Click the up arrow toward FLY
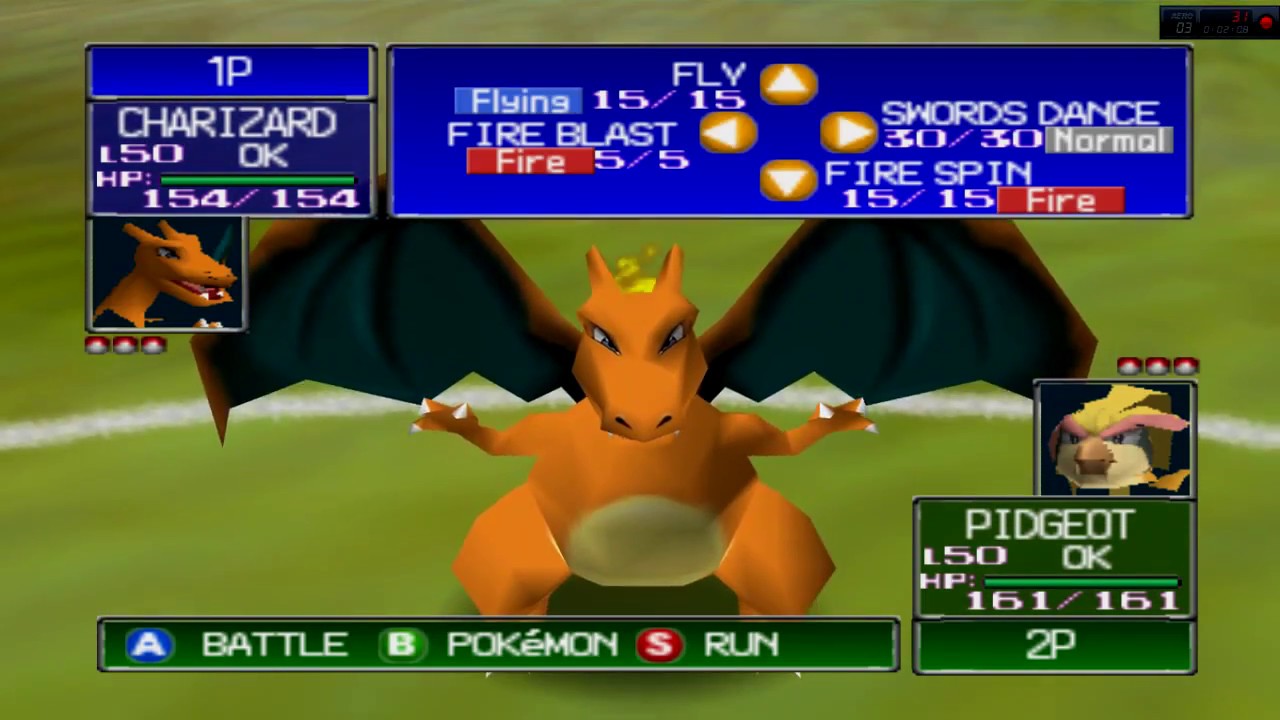1280x720 pixels. (788, 85)
